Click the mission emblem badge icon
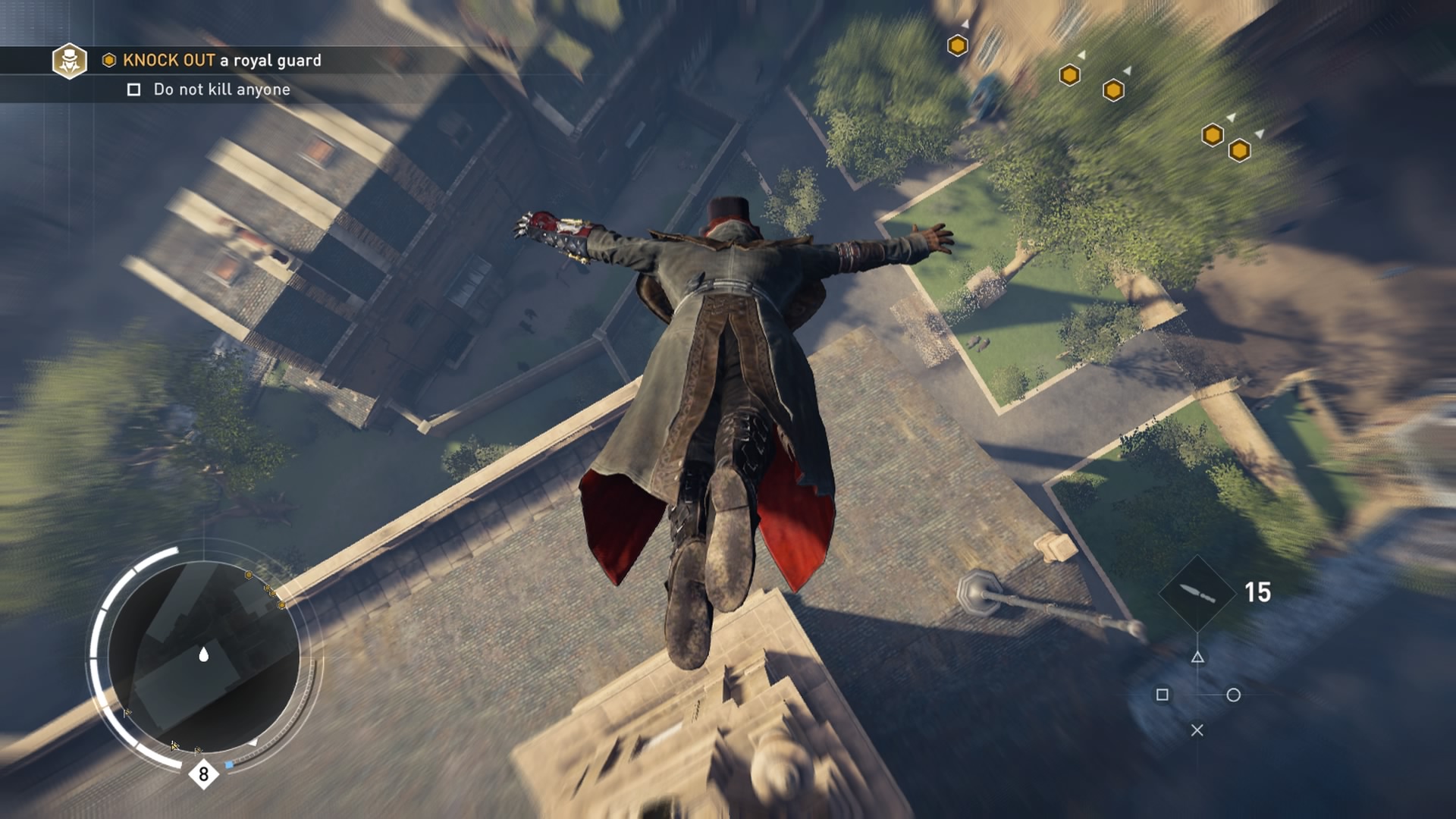 [x=69, y=61]
